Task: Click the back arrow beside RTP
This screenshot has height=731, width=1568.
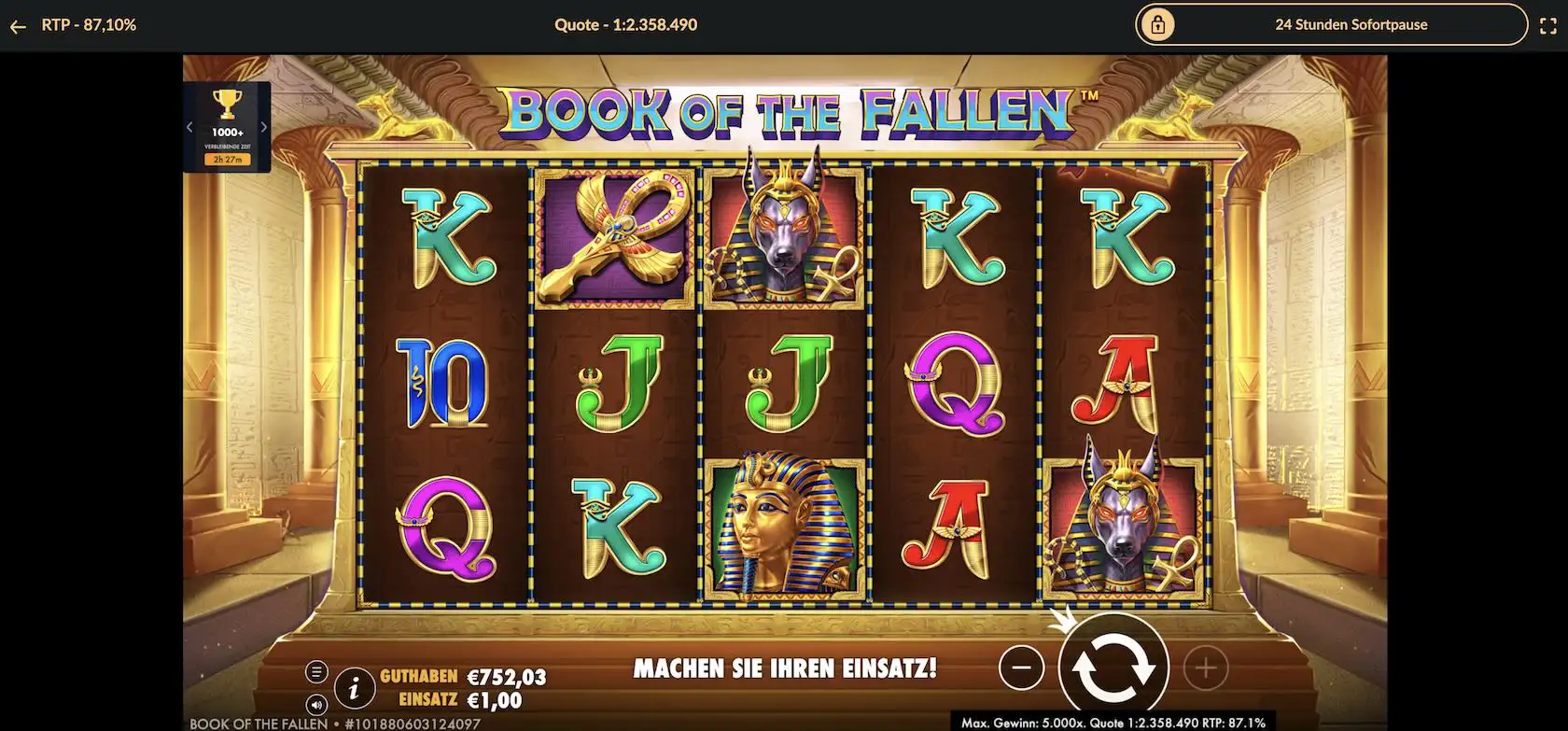Action: [x=17, y=25]
